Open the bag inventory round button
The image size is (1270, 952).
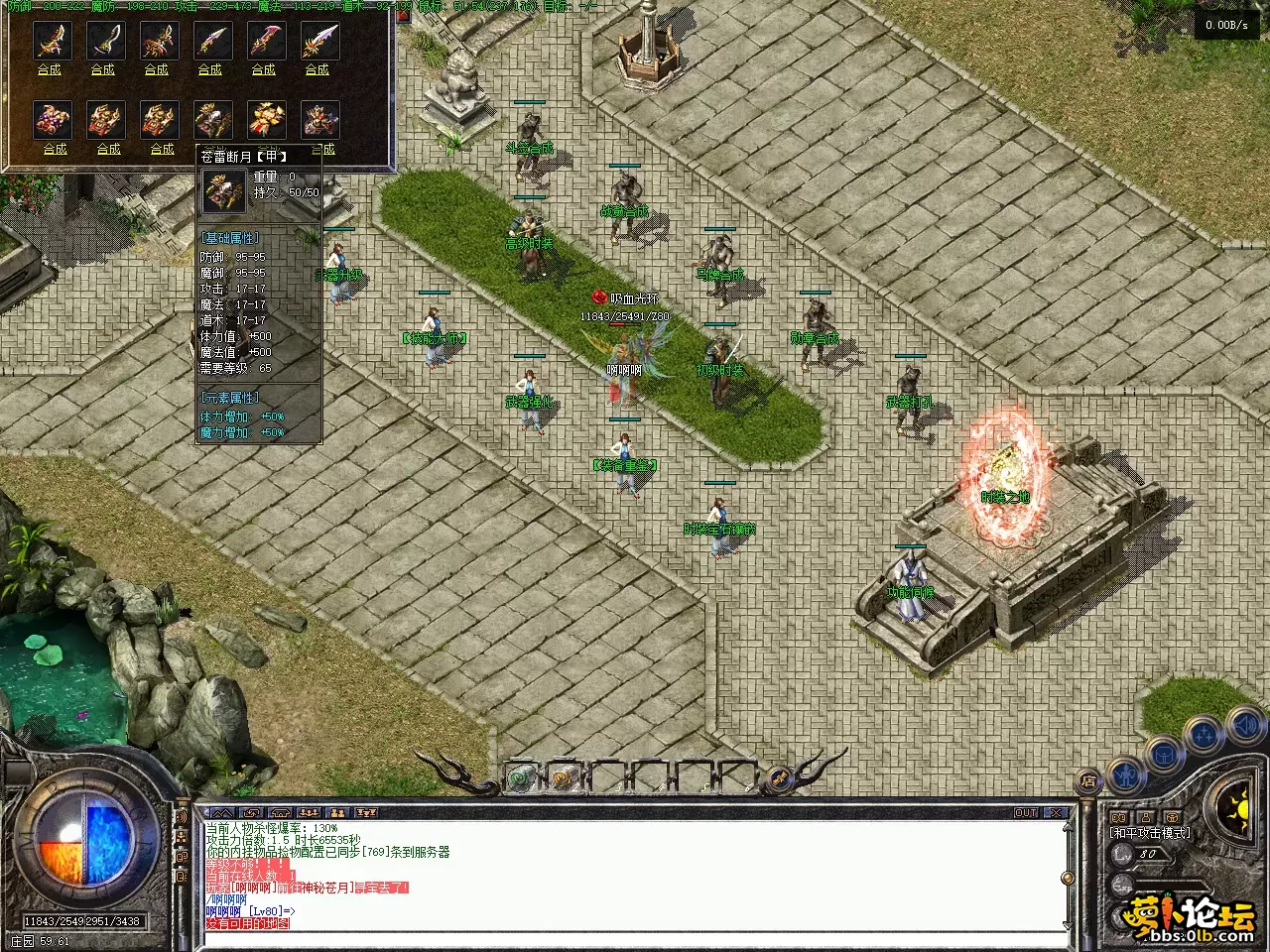[1164, 756]
